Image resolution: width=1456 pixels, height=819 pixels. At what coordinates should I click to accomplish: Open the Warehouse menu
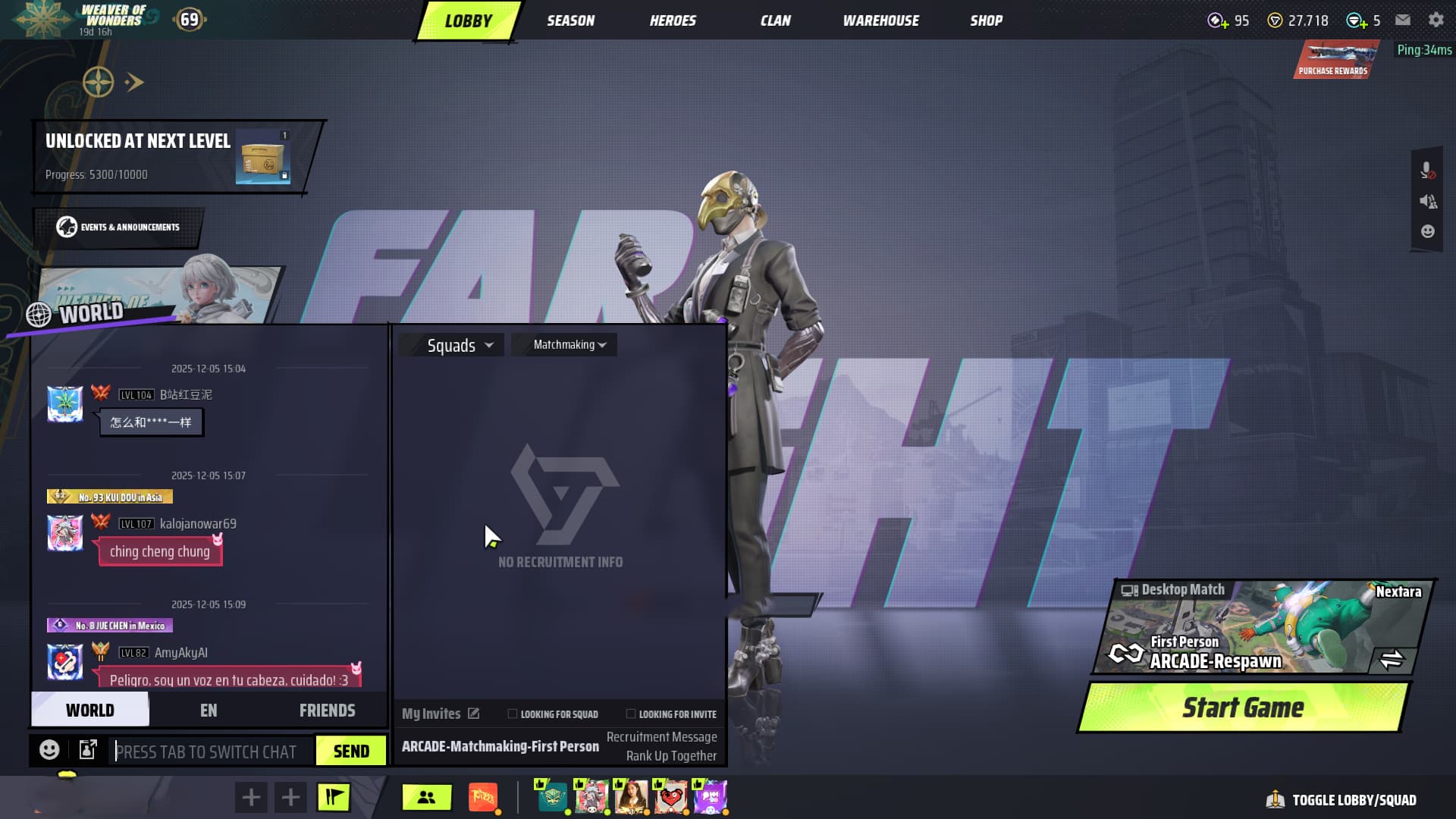click(880, 20)
